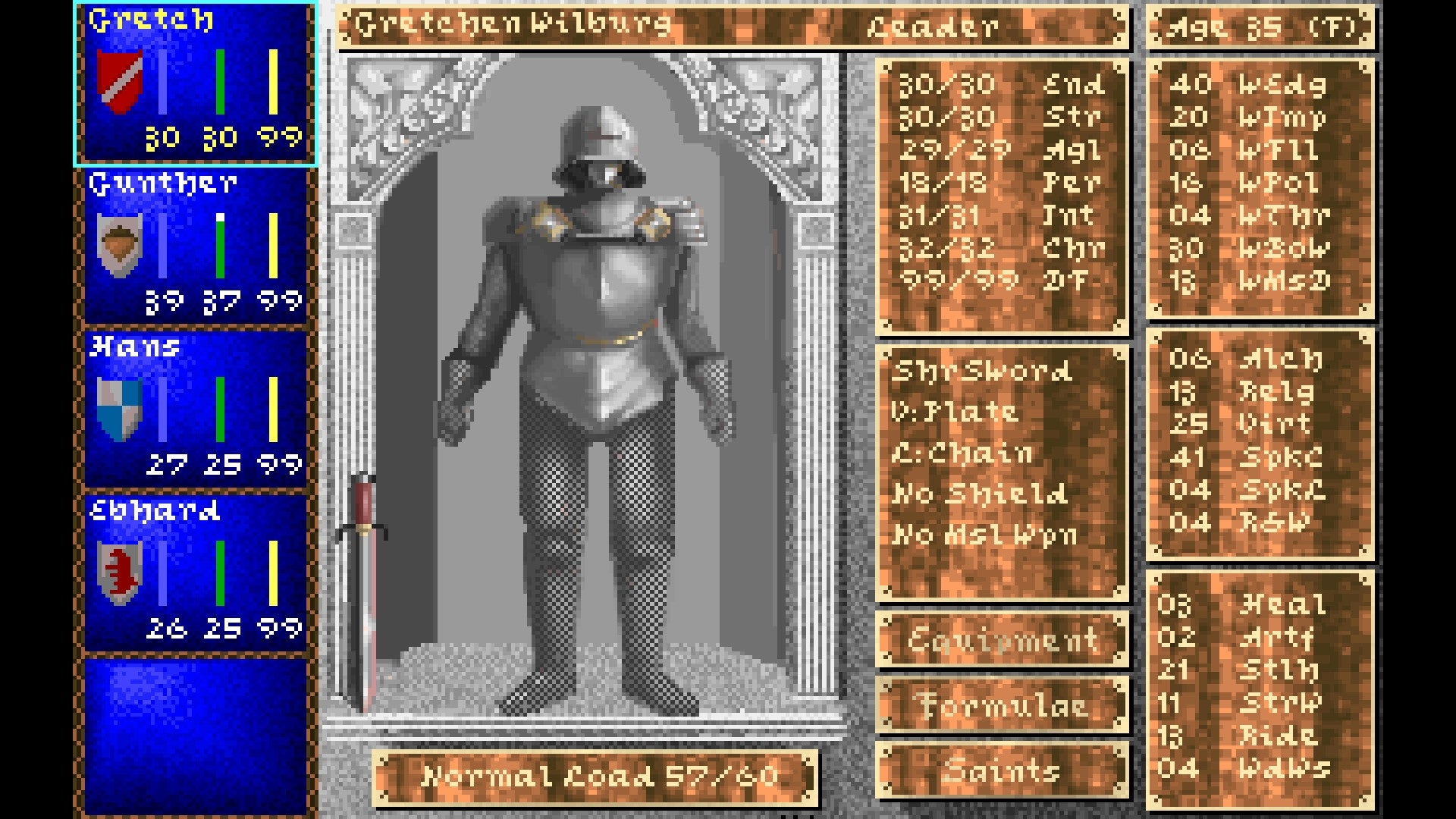Click the ShrSword equipment entry

click(986, 372)
